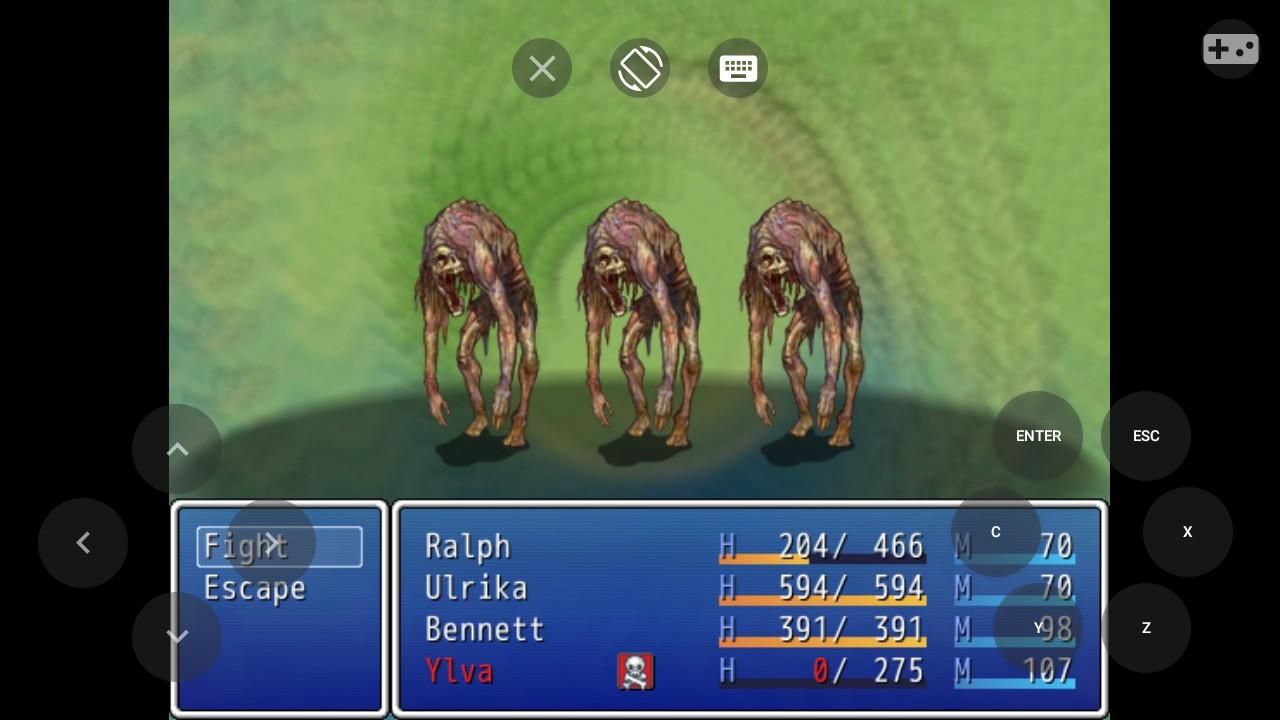Screen dimensions: 1280x720
Task: Tap the virtual ESC button
Action: coord(1146,436)
